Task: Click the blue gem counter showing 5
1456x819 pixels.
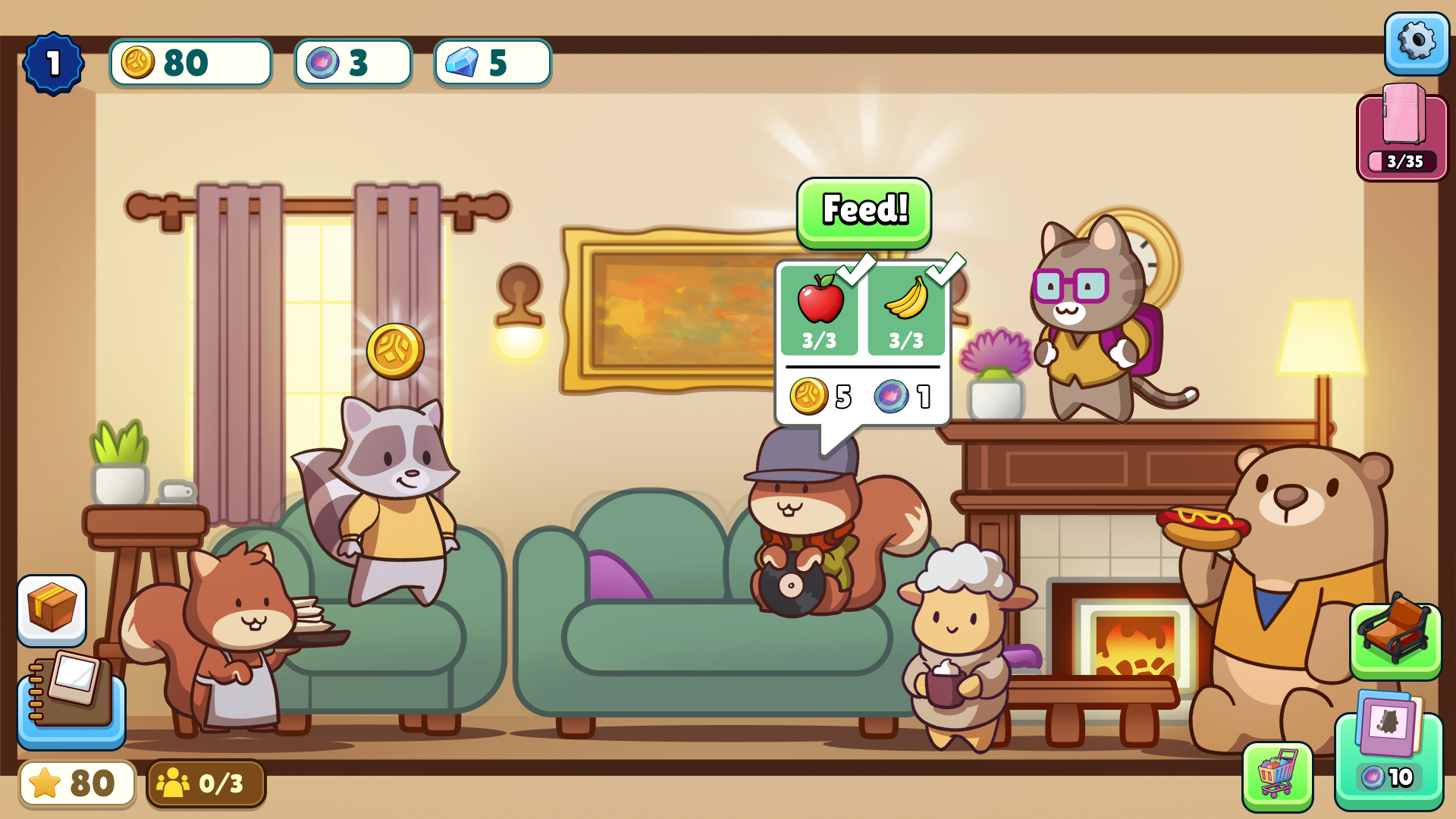Action: coord(491,63)
